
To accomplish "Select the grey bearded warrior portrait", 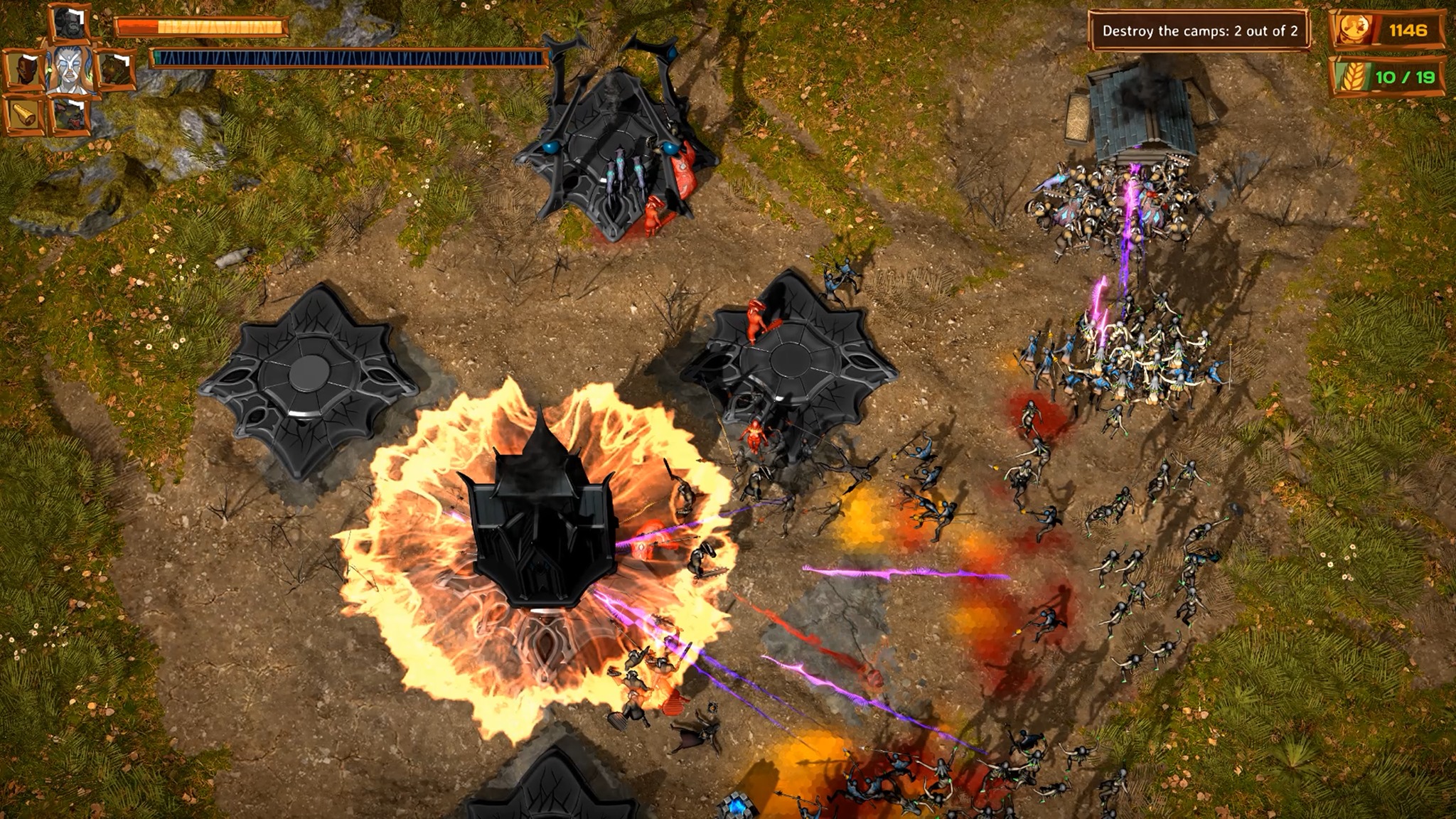I will [70, 23].
